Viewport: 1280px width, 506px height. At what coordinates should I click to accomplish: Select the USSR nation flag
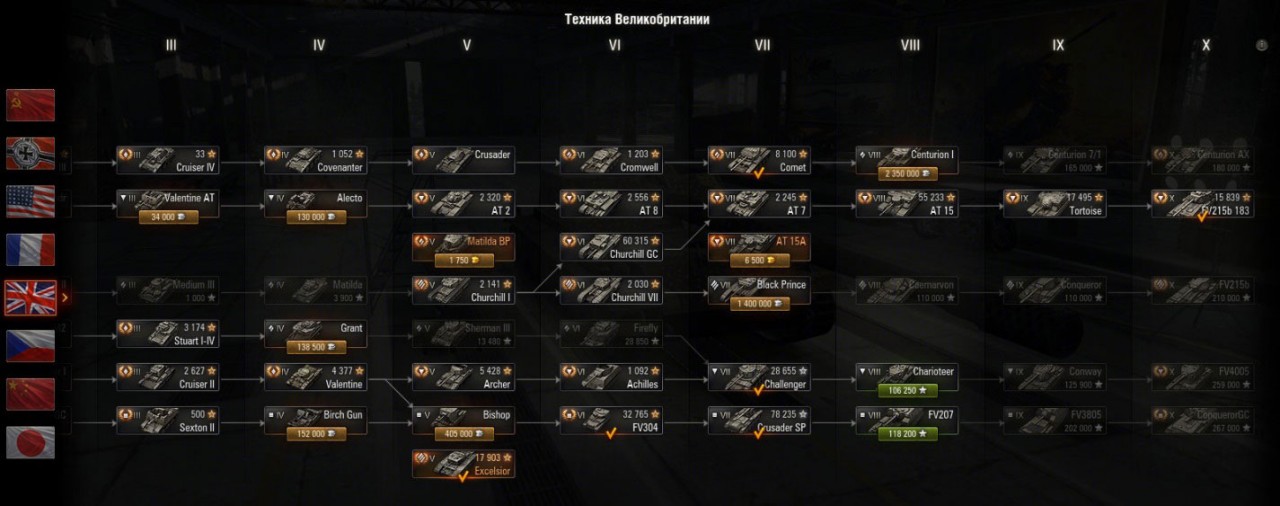(x=30, y=105)
